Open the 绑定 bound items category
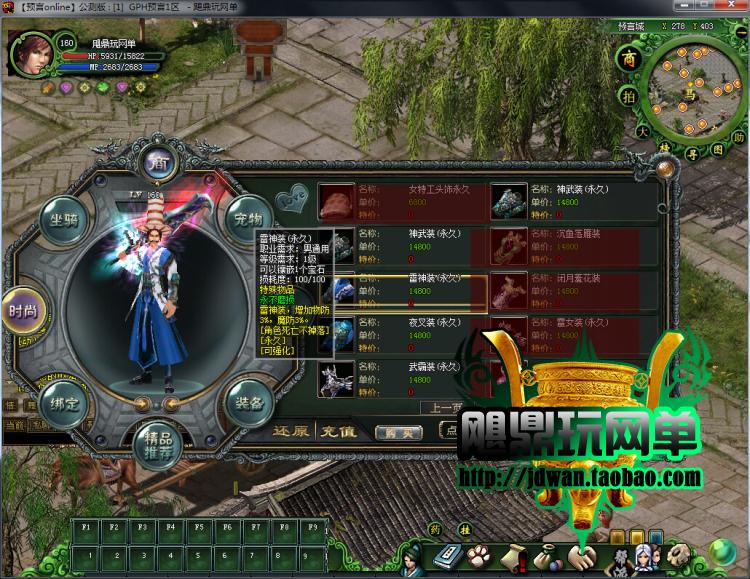Screen dimensions: 750x579 (64, 404)
